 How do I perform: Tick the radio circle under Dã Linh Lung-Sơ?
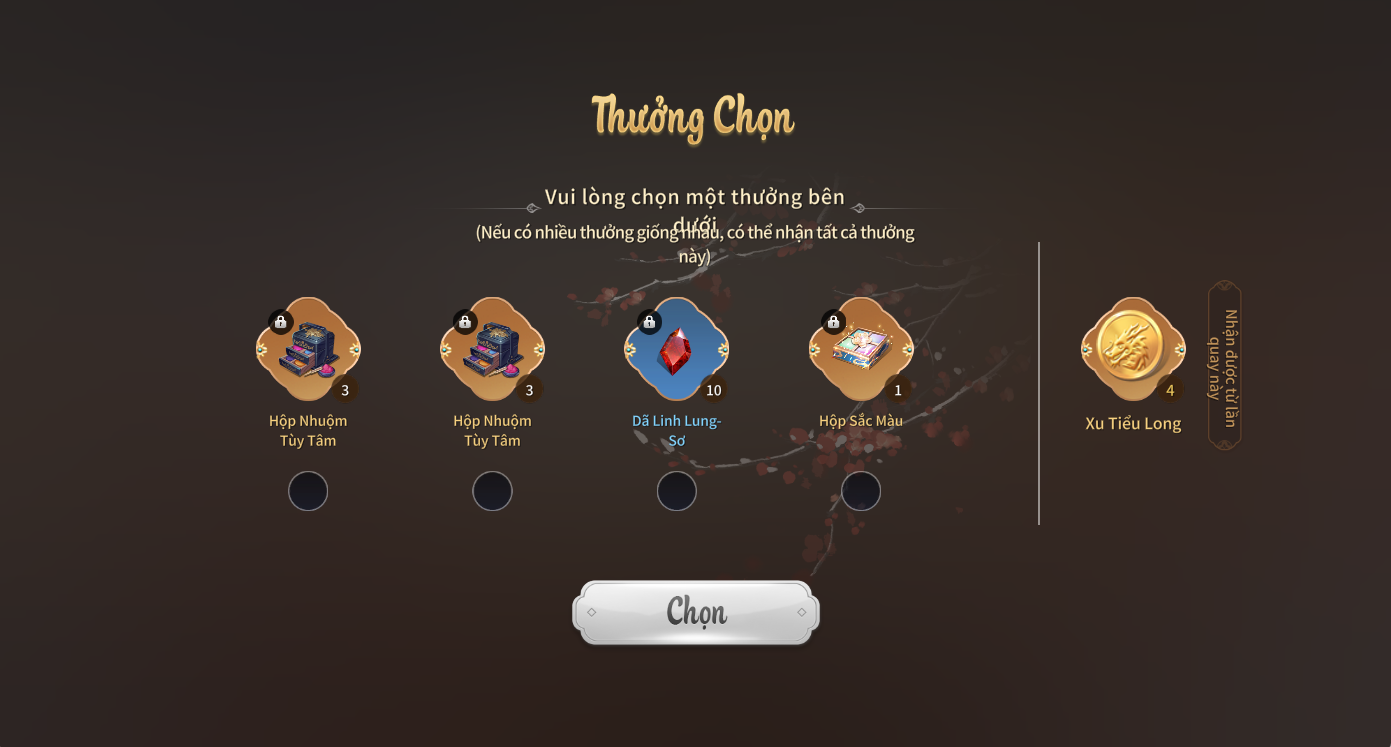click(x=677, y=491)
